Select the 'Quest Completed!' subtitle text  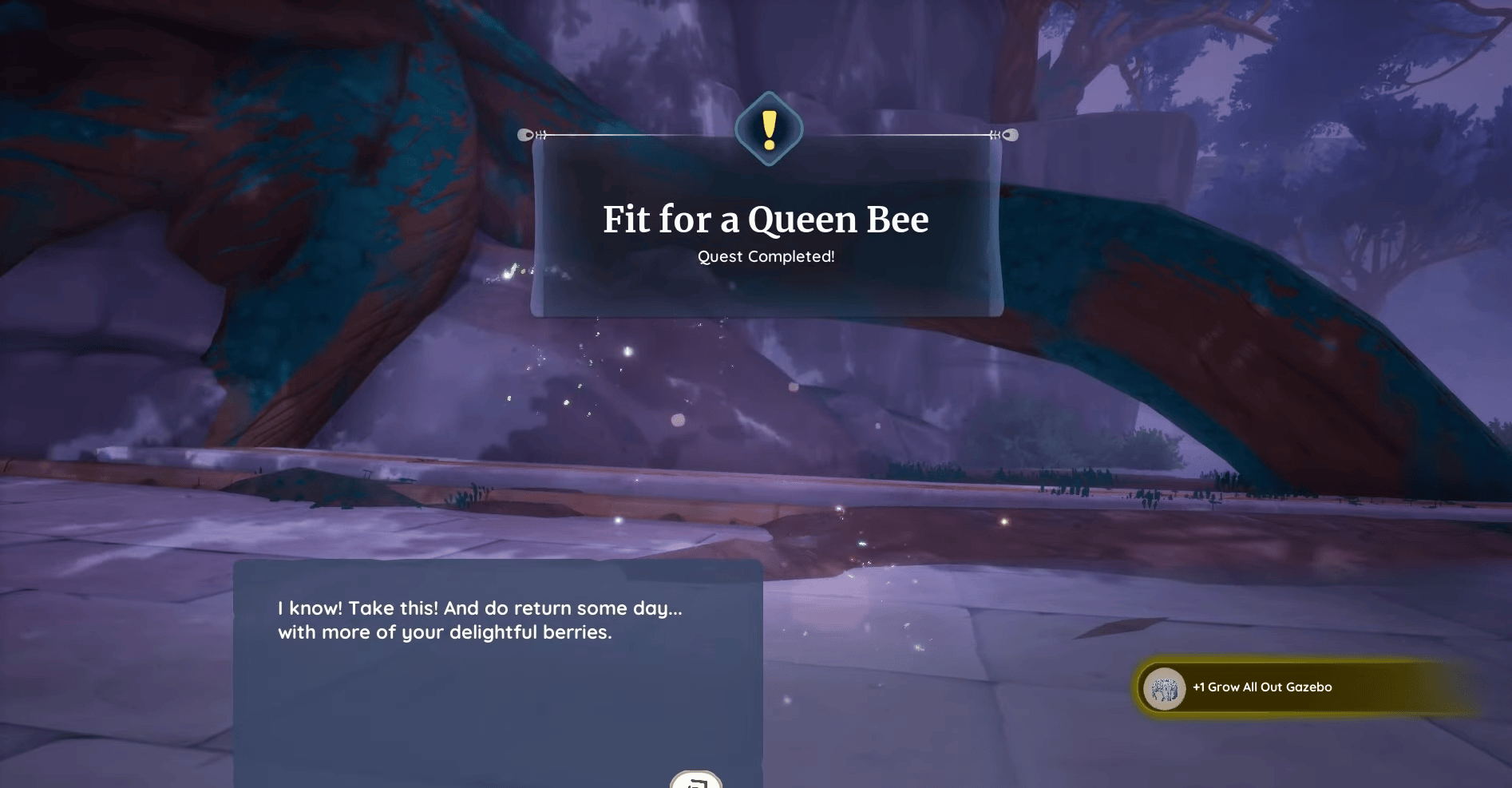coord(766,257)
